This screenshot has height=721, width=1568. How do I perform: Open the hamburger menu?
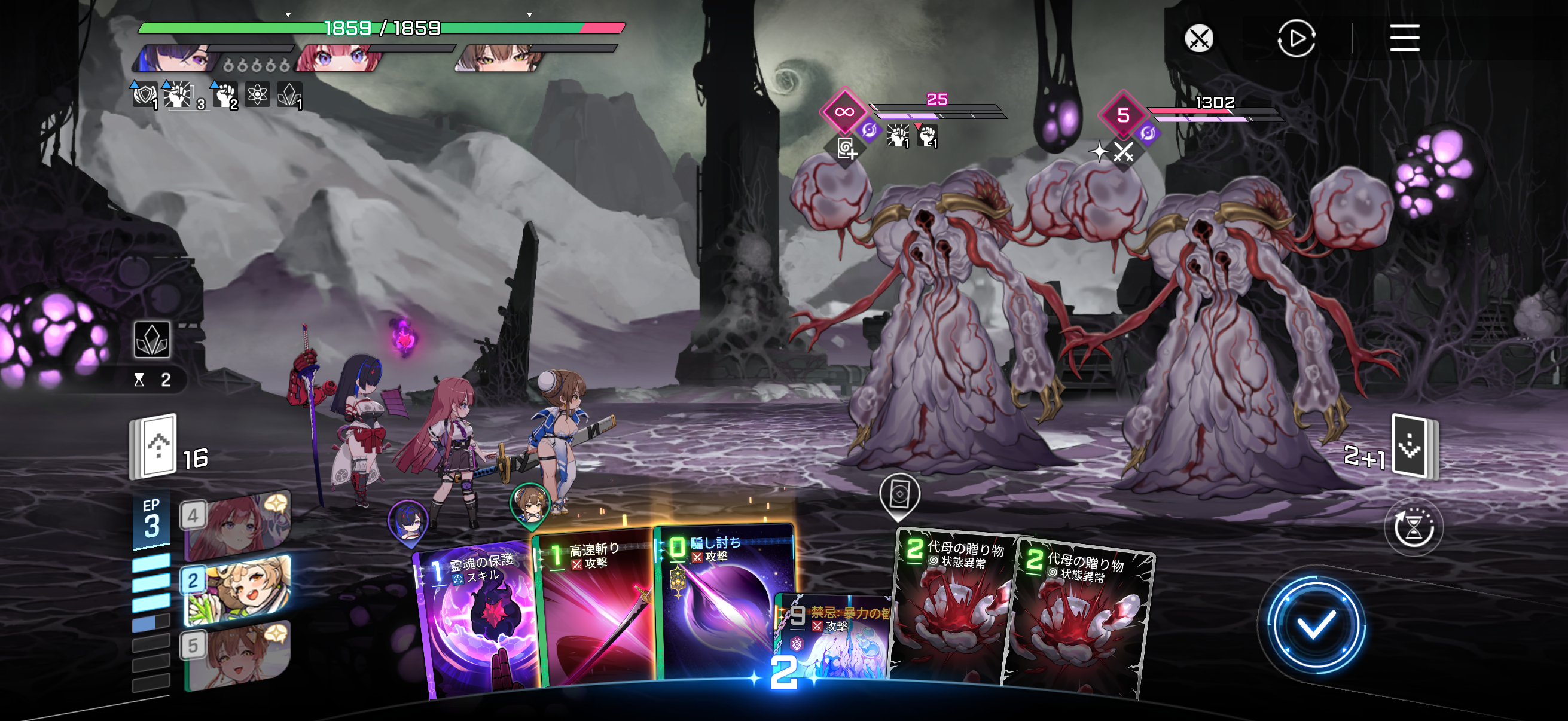(x=1404, y=38)
